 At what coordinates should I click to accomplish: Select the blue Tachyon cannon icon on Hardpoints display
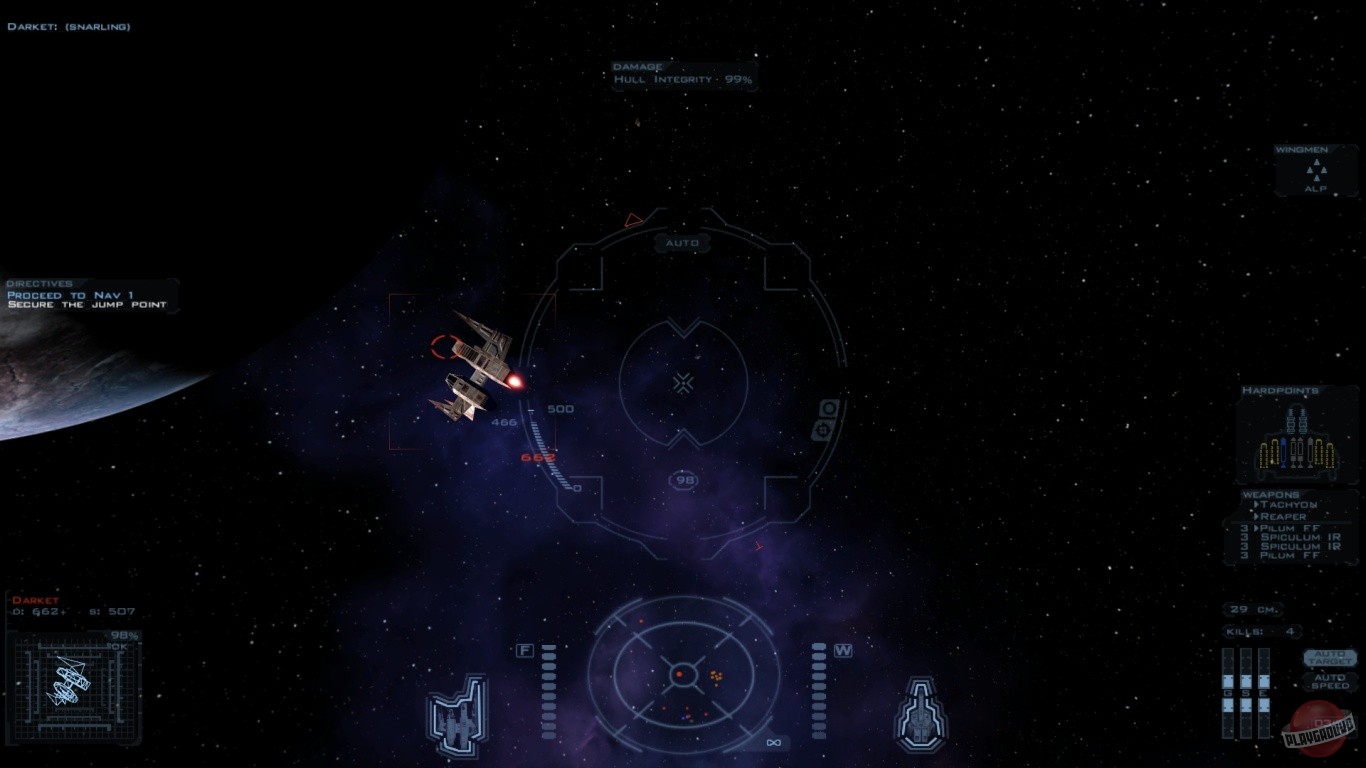1284,450
